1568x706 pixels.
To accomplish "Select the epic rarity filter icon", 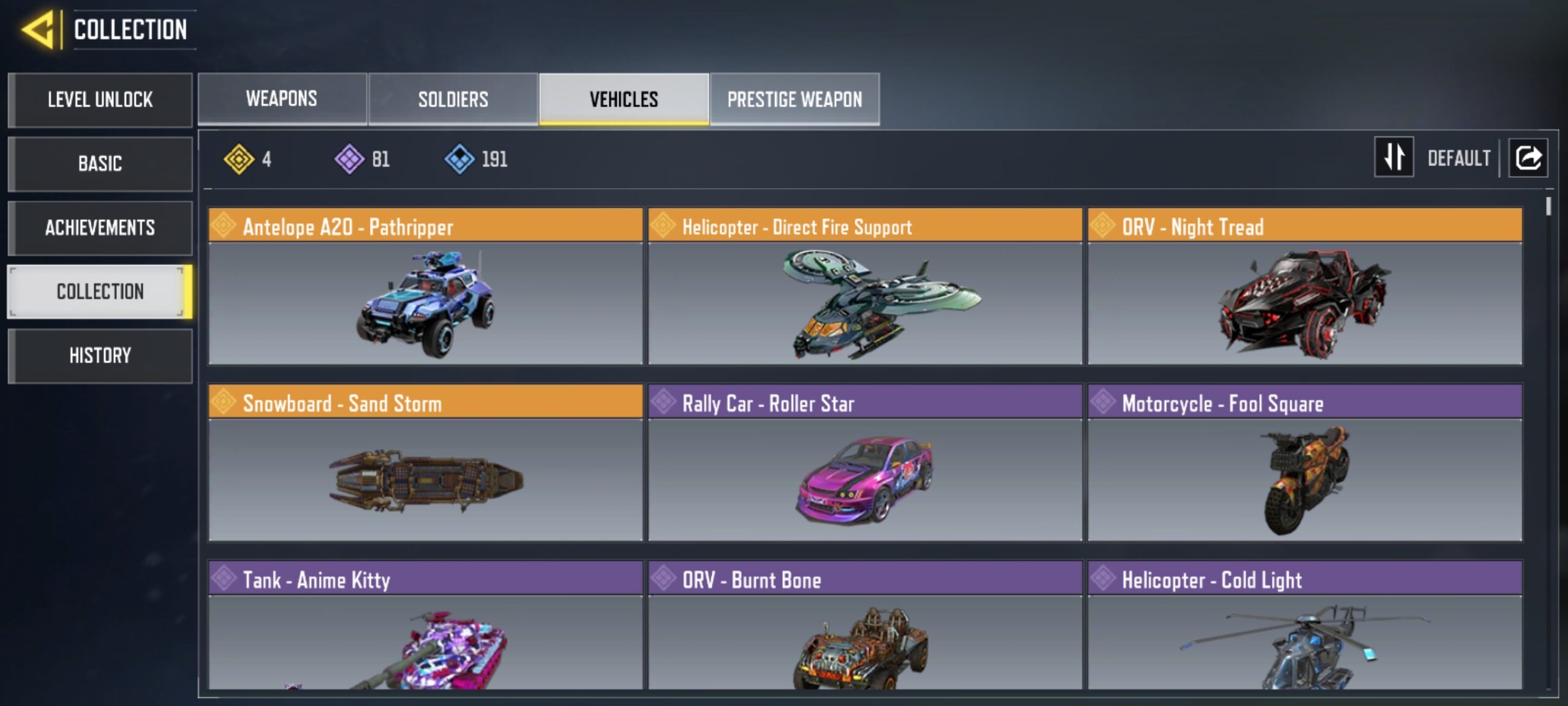I will pyautogui.click(x=349, y=160).
